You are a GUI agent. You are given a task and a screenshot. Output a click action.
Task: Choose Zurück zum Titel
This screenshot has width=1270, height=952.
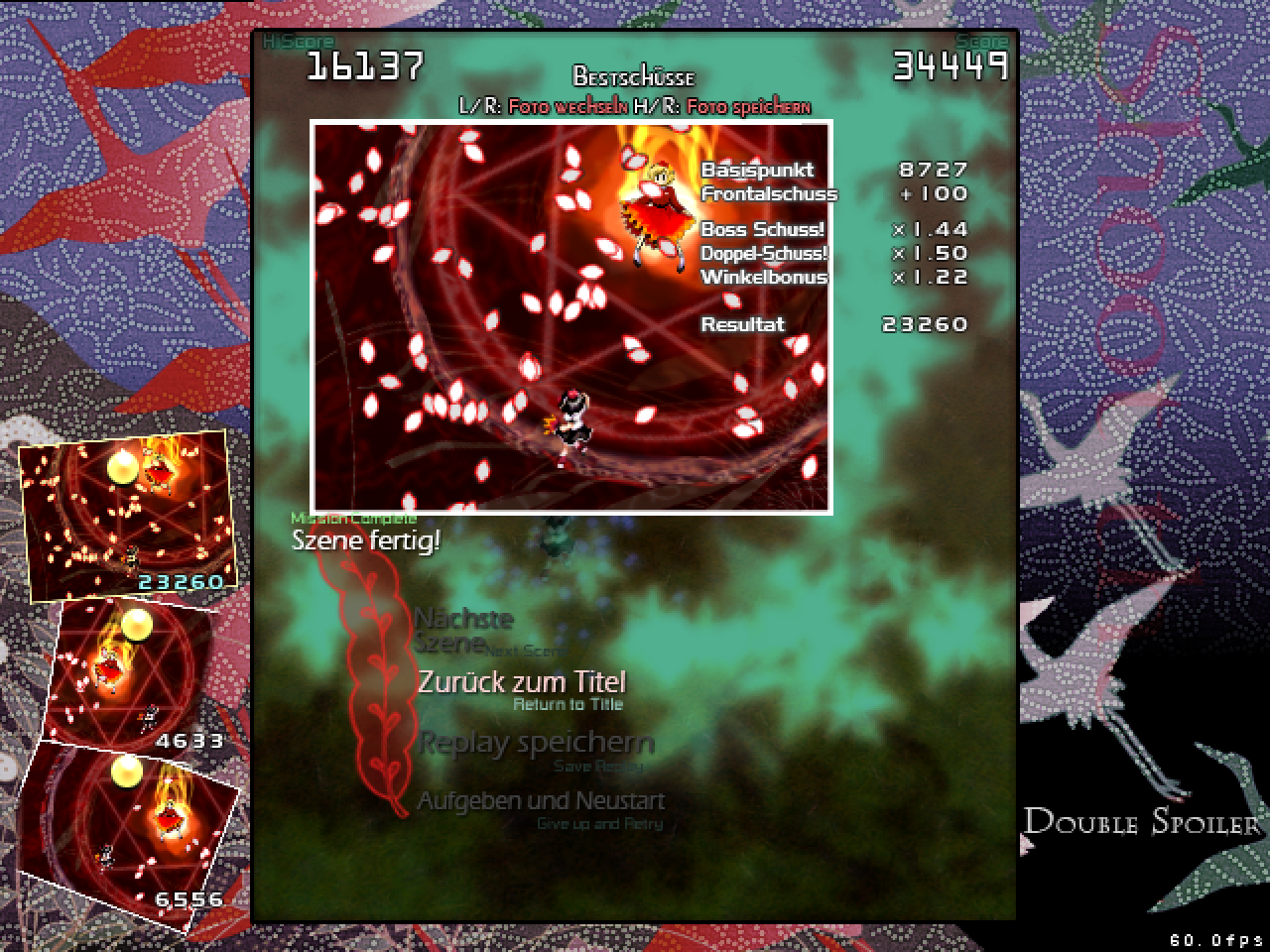[x=521, y=683]
